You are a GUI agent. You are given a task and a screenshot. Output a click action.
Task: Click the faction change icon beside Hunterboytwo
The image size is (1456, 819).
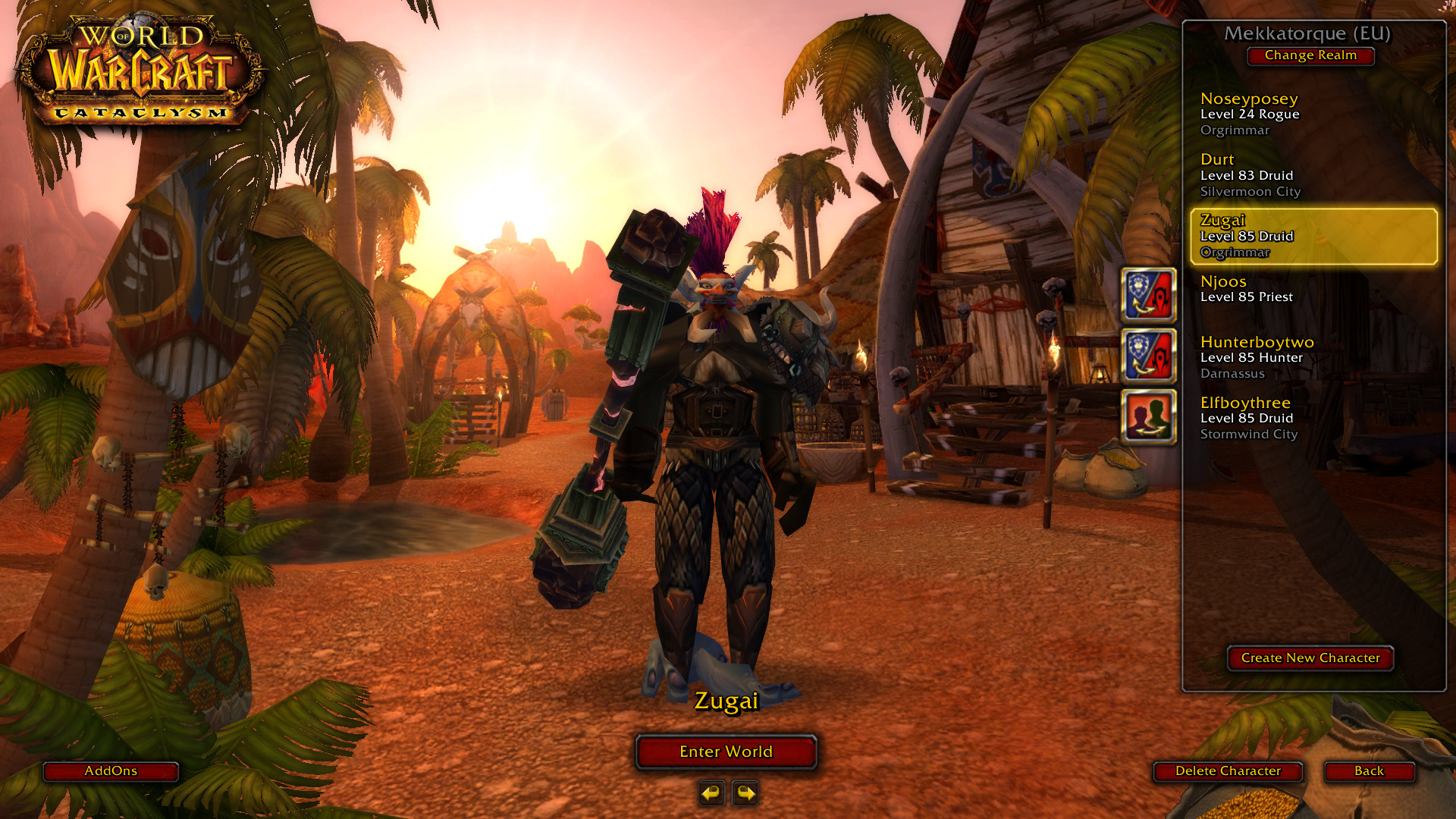[x=1148, y=356]
